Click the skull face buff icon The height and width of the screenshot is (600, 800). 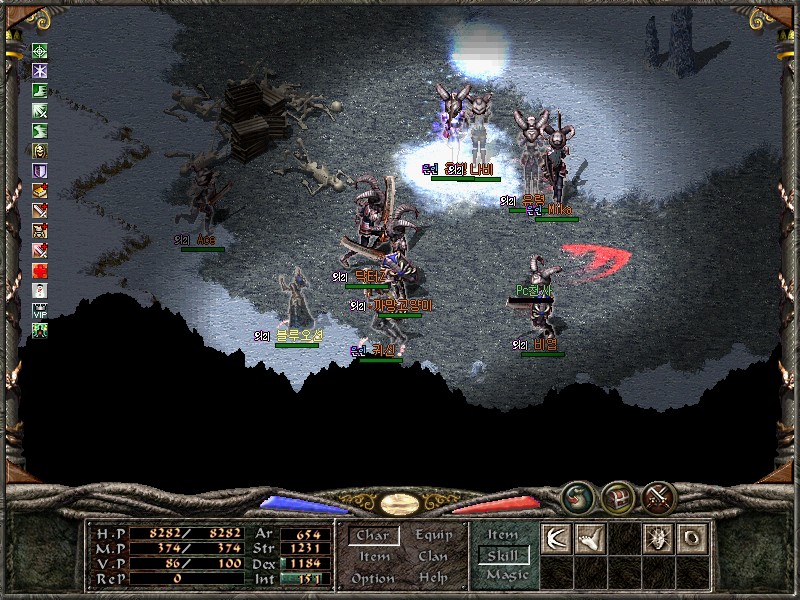[x=40, y=151]
